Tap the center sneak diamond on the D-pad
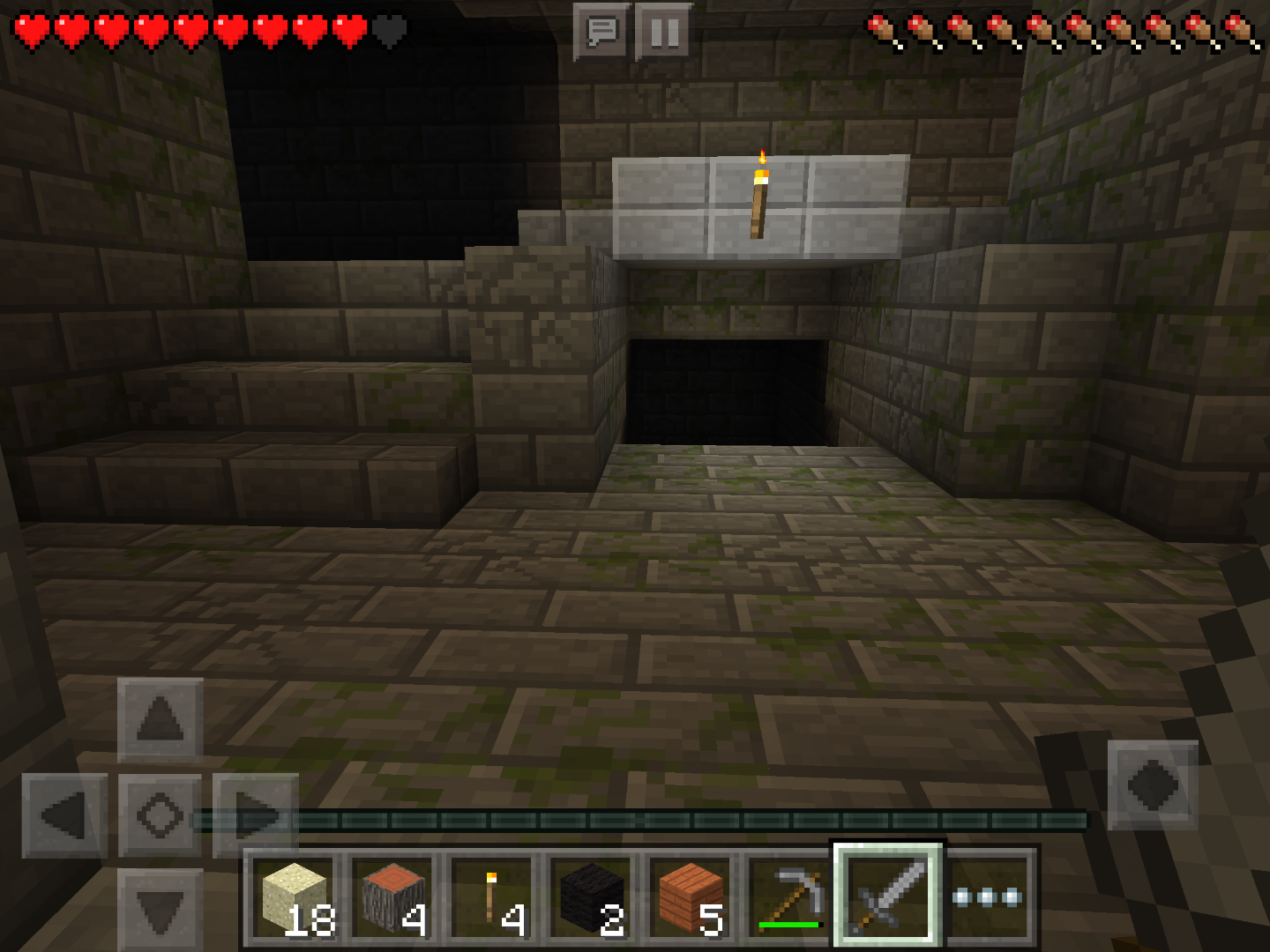Screen dimensions: 1270x952 pyautogui.click(x=159, y=814)
